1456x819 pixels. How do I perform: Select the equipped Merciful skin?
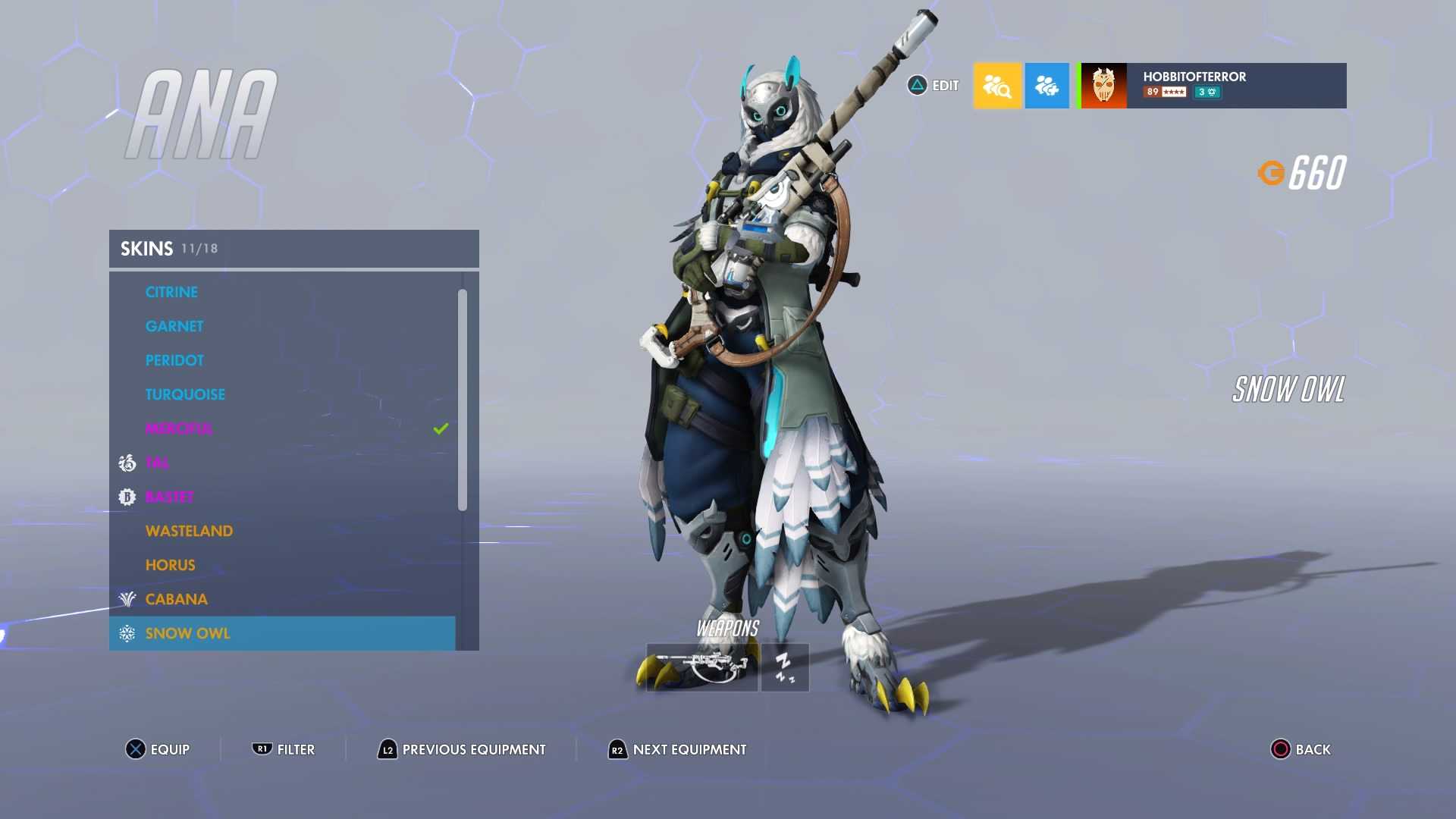point(179,428)
